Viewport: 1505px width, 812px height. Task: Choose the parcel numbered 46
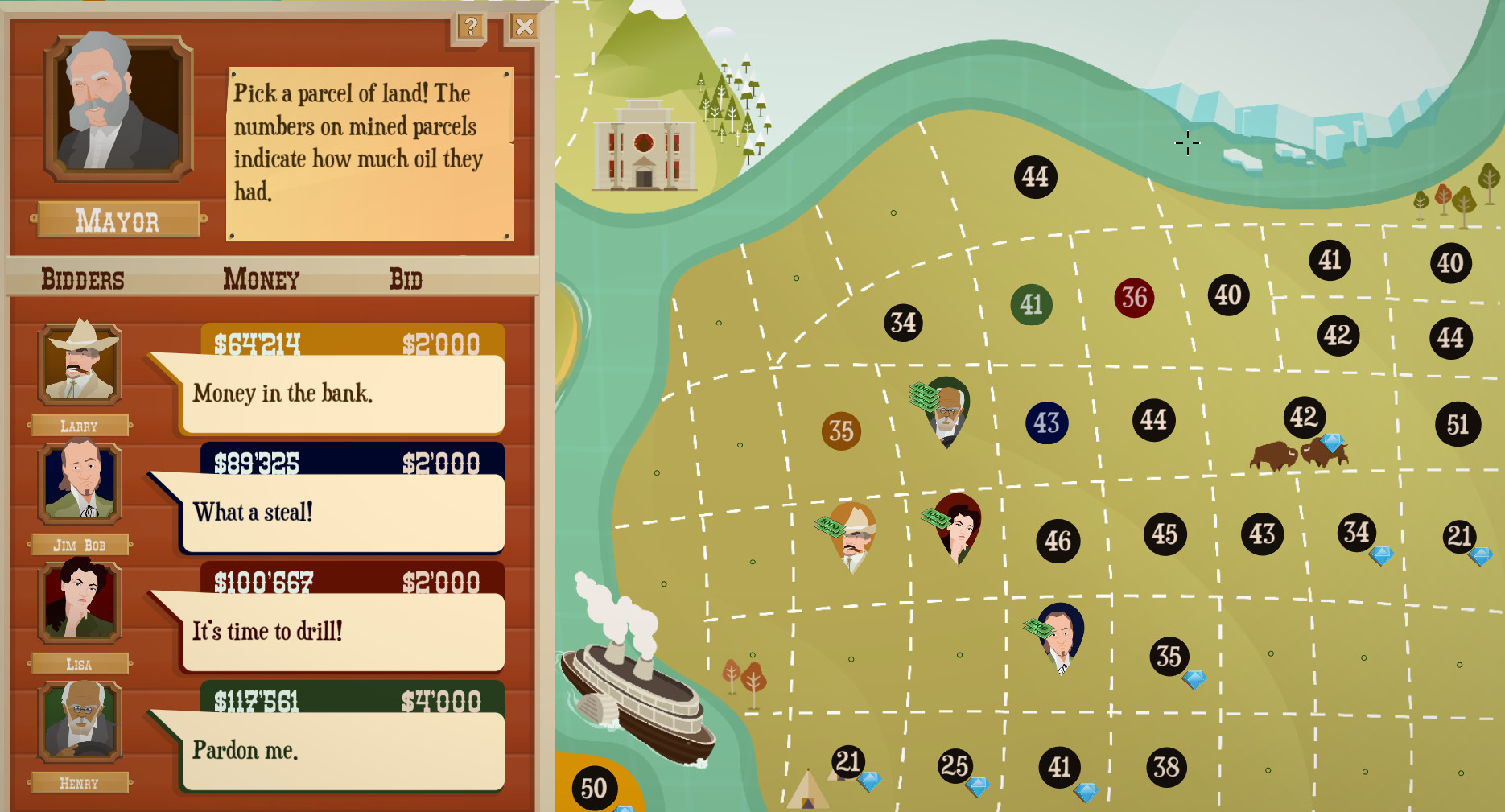[1058, 542]
